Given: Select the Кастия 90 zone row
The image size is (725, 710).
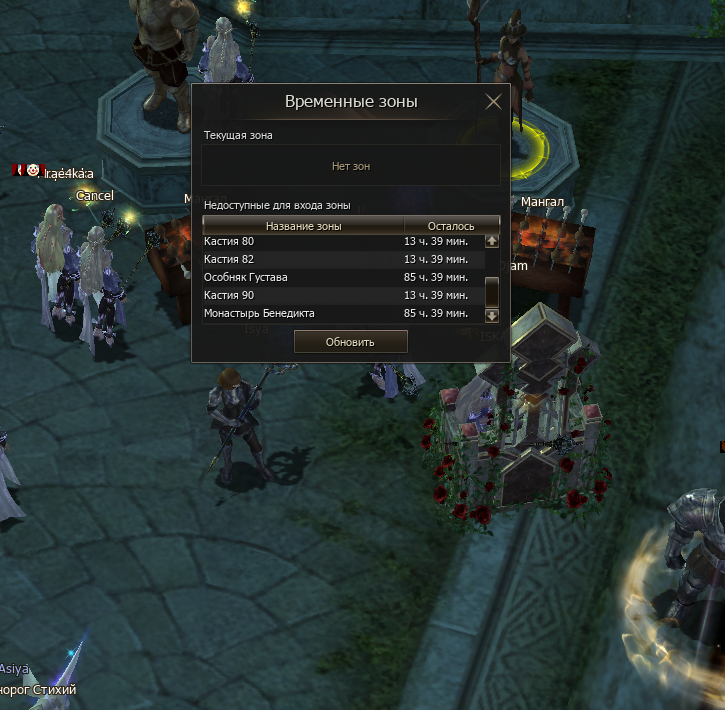Looking at the screenshot, I should (x=340, y=295).
